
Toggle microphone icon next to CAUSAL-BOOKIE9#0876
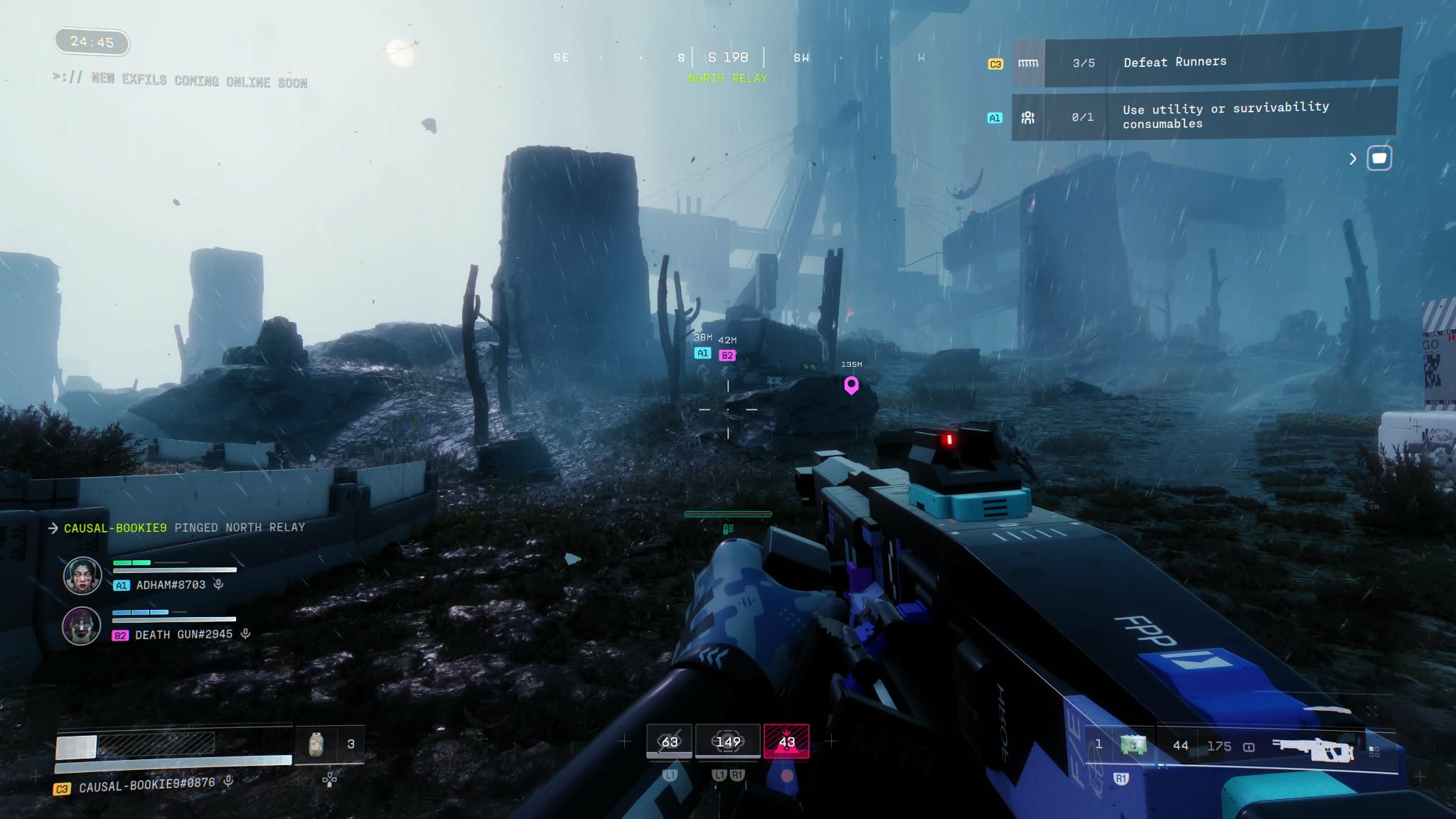[229, 781]
